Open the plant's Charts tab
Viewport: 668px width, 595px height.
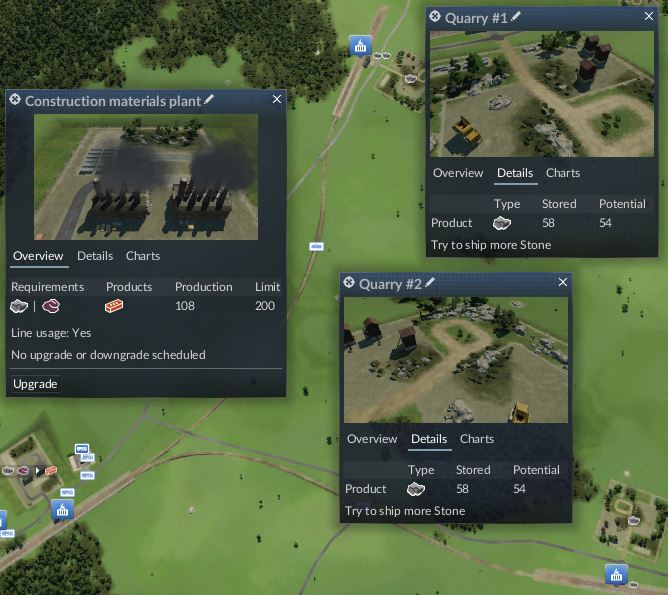[143, 256]
